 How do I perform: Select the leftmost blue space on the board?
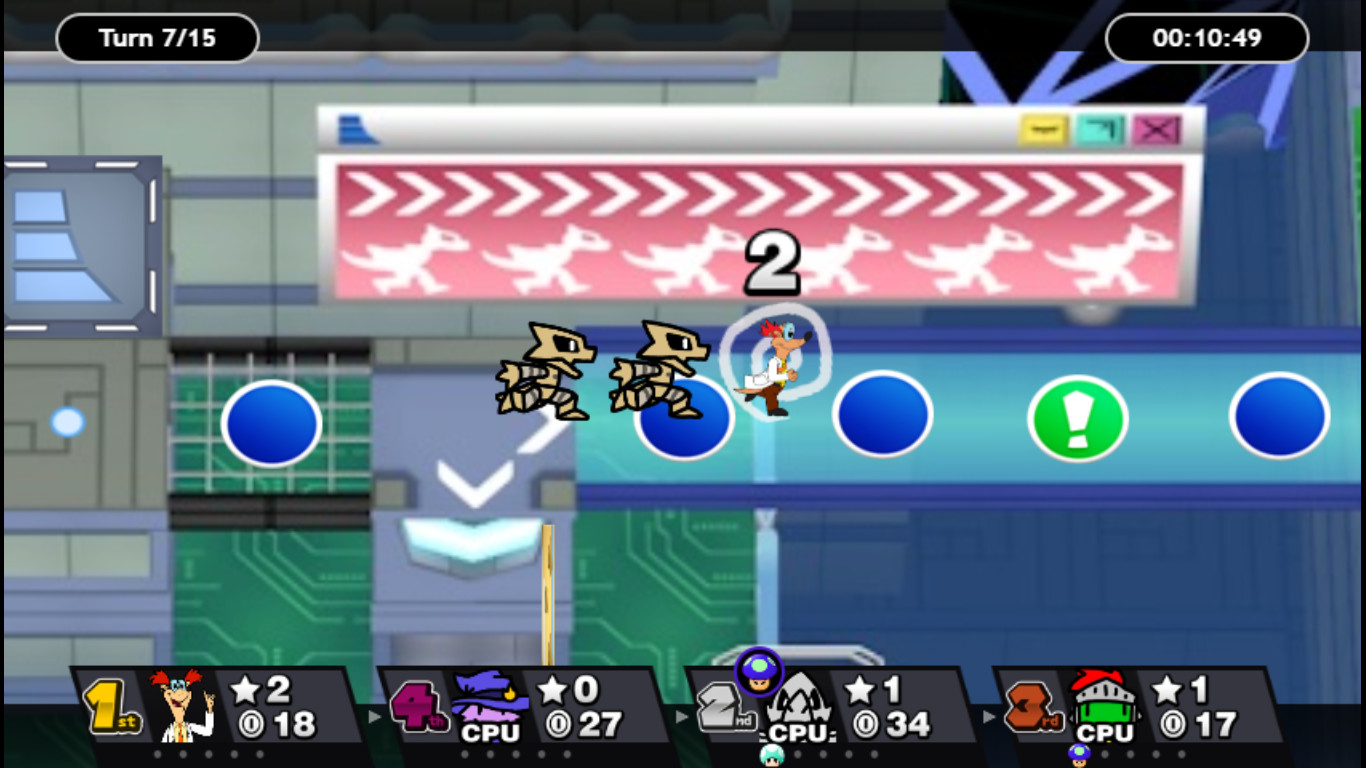[271, 423]
